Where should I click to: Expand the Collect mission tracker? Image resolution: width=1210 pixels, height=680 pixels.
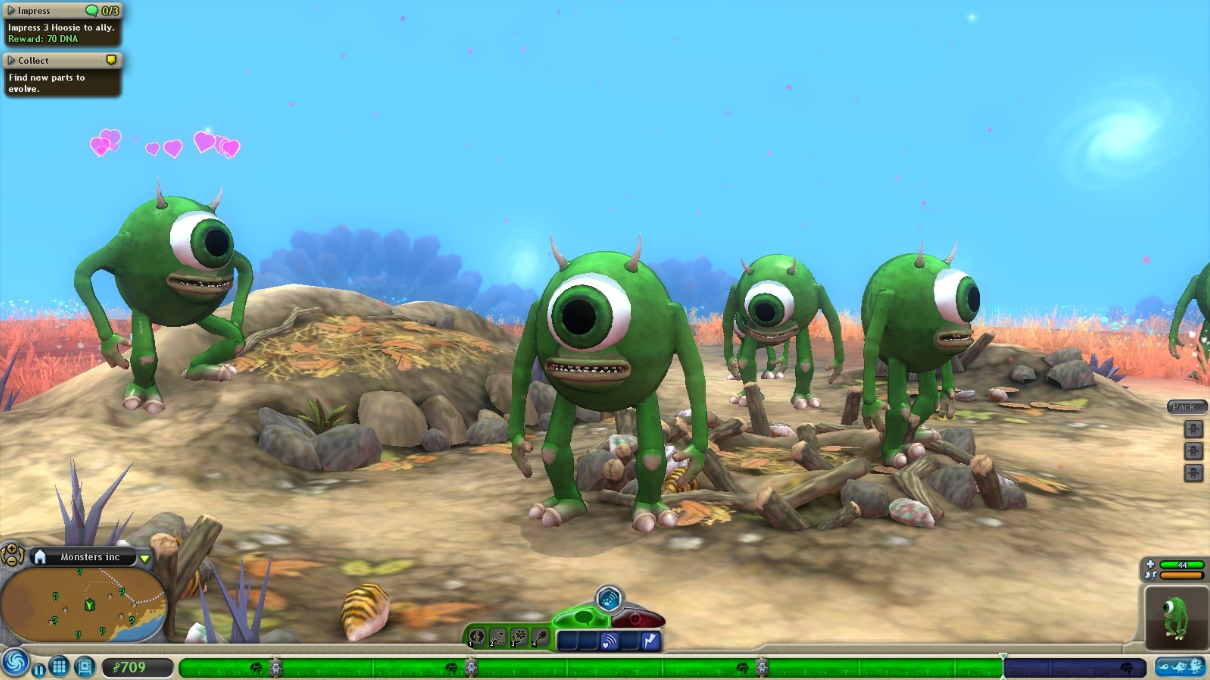(x=12, y=60)
